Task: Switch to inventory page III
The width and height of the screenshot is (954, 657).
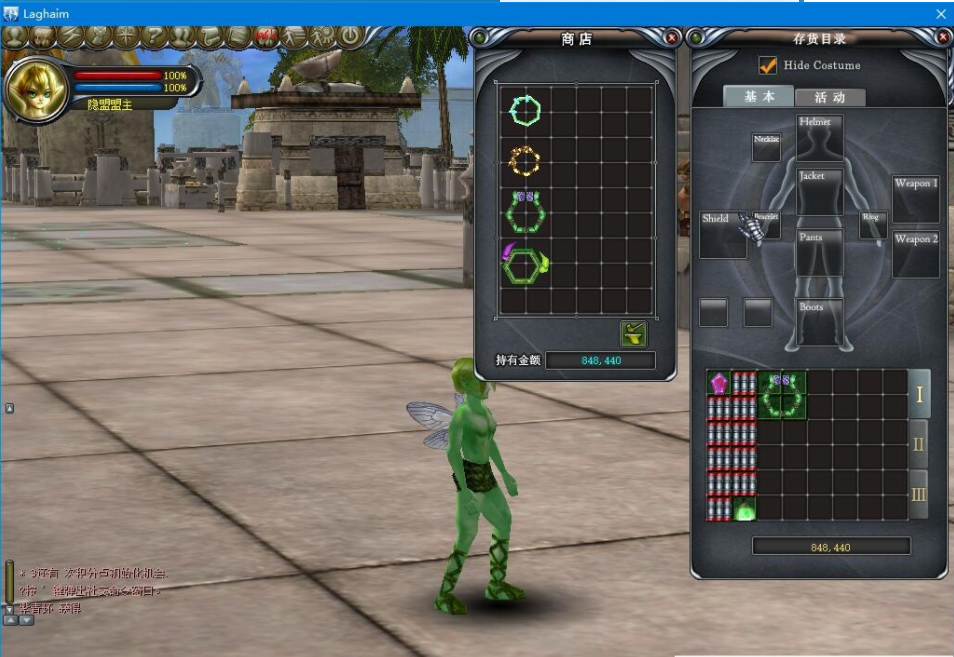Action: click(918, 494)
